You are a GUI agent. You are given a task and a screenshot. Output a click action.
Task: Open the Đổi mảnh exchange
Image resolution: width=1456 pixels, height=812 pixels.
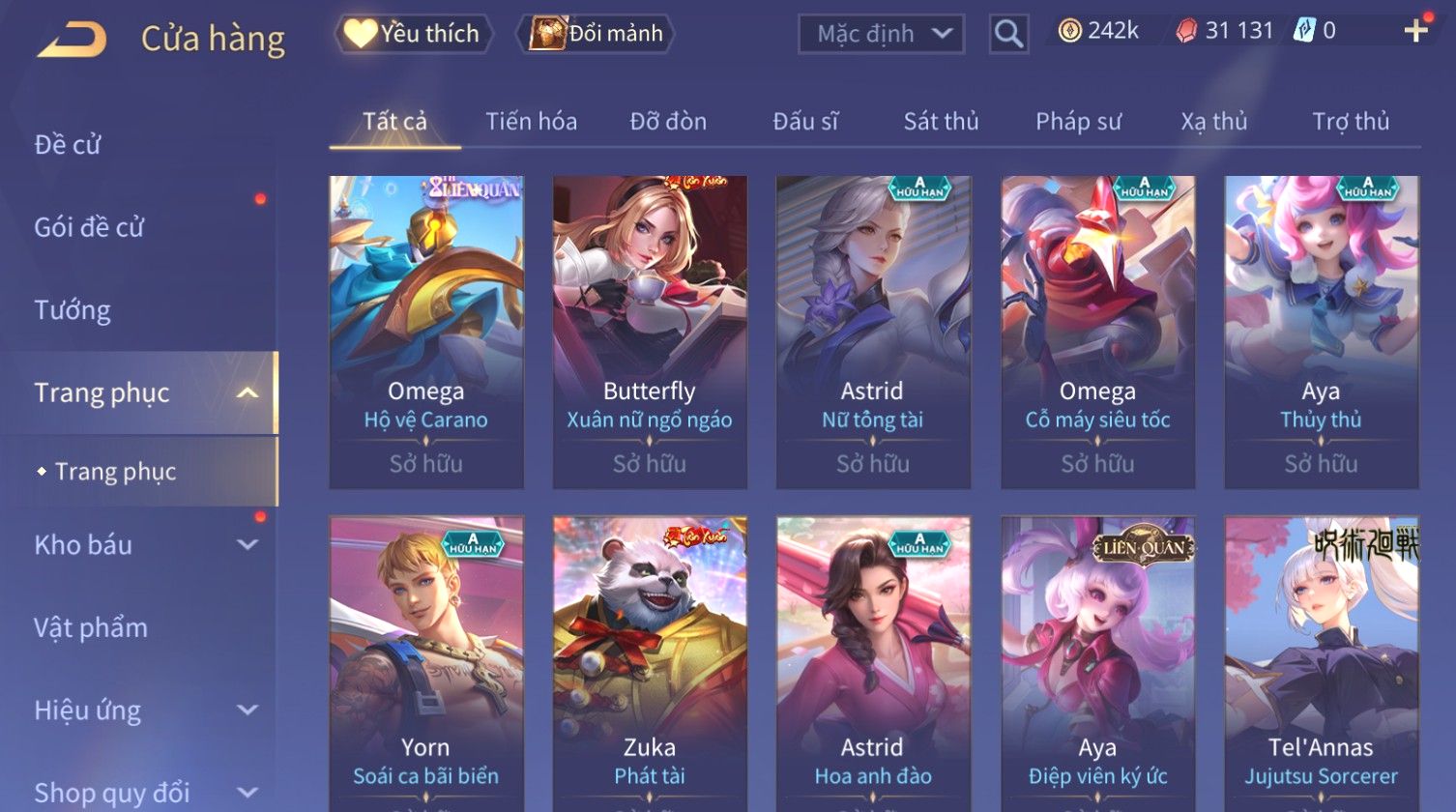pos(597,34)
